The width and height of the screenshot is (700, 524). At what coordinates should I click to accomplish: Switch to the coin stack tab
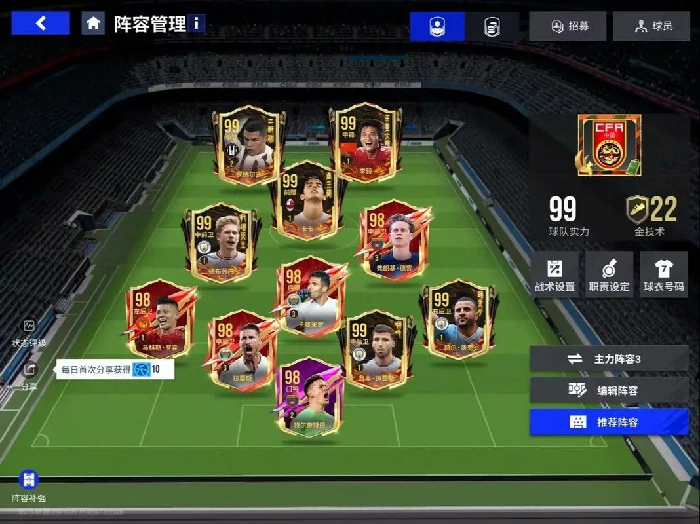[491, 27]
